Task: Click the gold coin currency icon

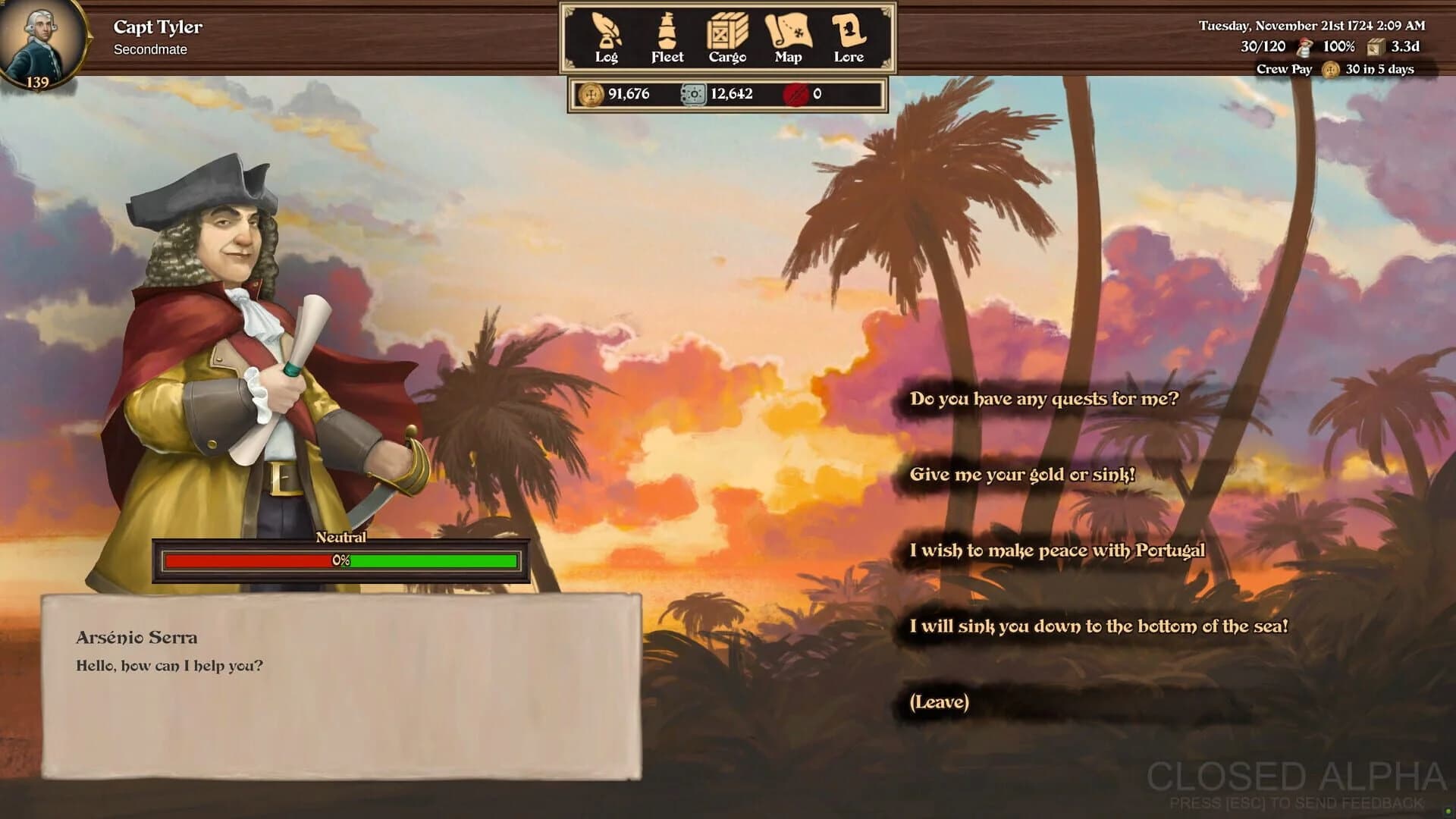Action: pos(592,95)
